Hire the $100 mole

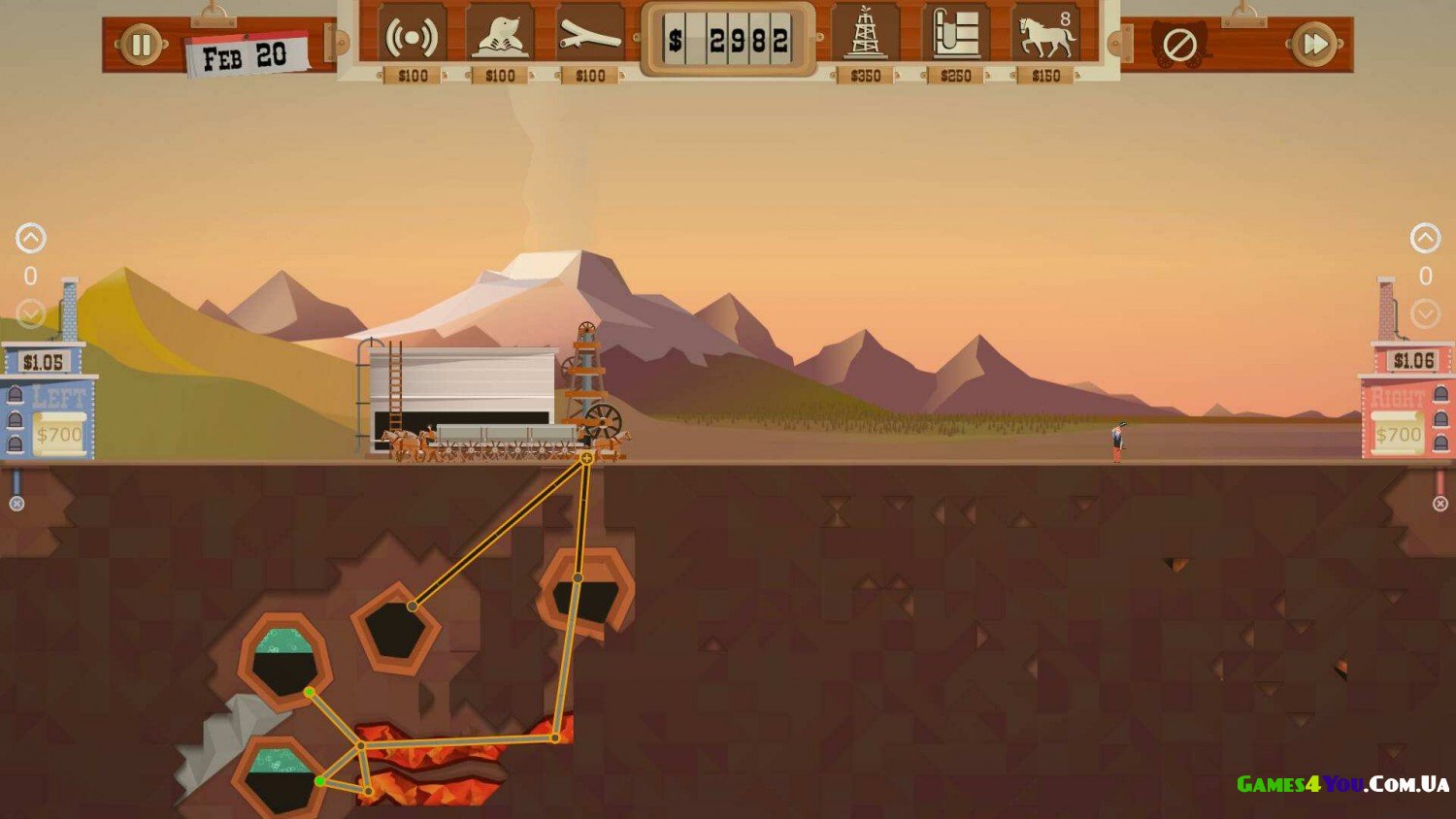tap(500, 37)
